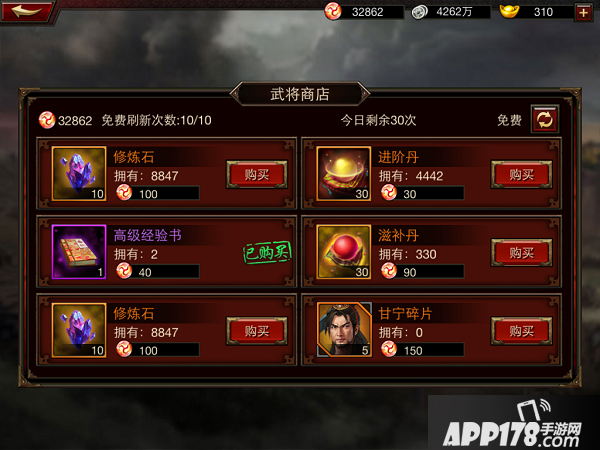Screen dimensions: 600x450
Task: Refresh the 武将商店 shop items
Action: (545, 119)
